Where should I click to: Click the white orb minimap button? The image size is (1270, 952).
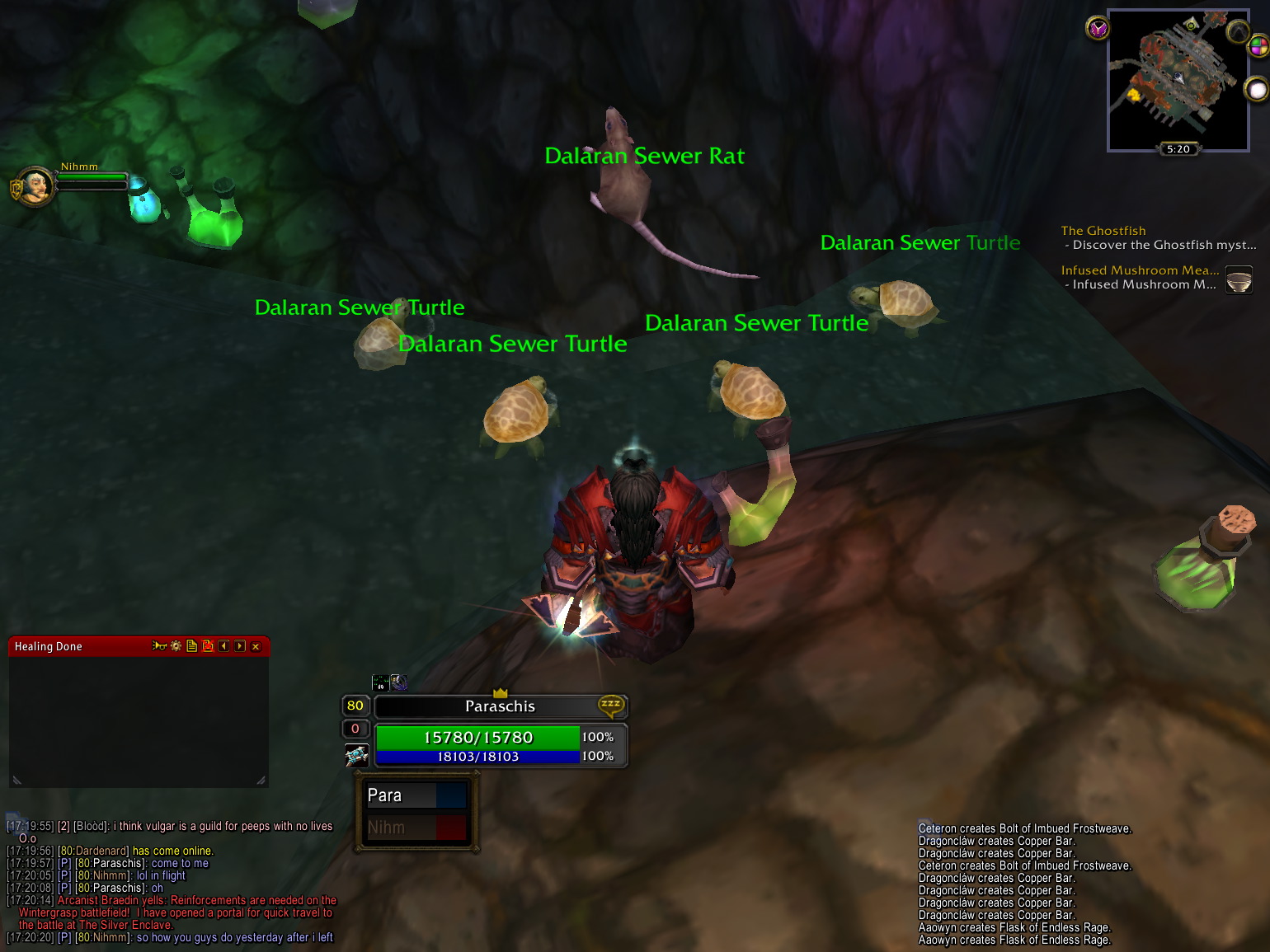coord(1256,89)
